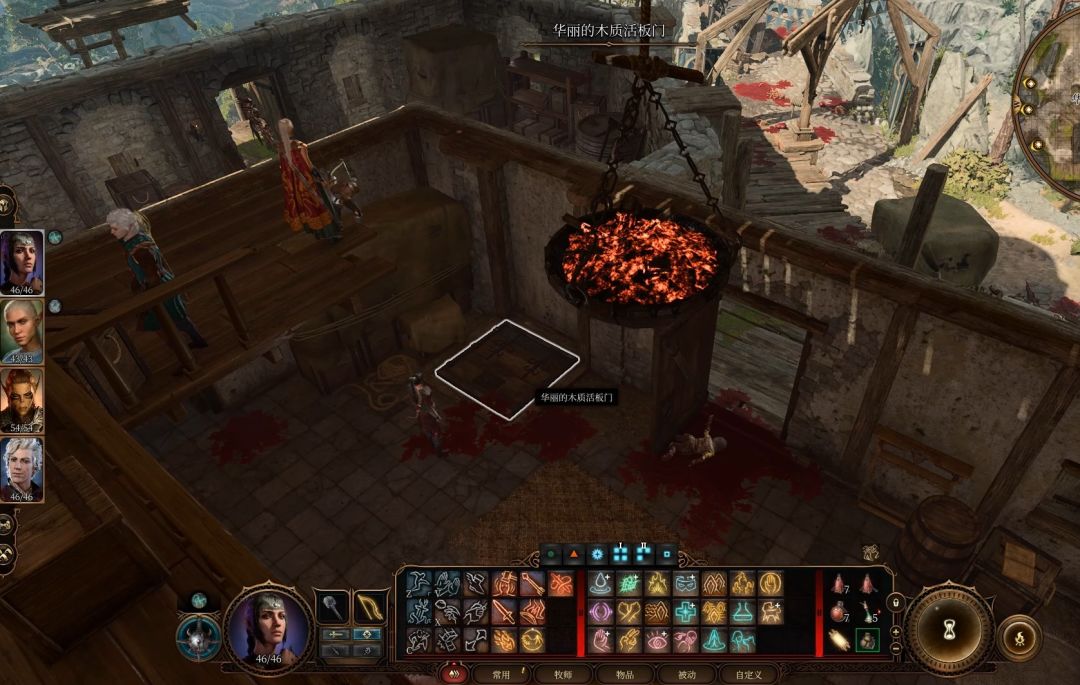Show the 常用 hotbar tab
The width and height of the screenshot is (1080, 685).
502,675
